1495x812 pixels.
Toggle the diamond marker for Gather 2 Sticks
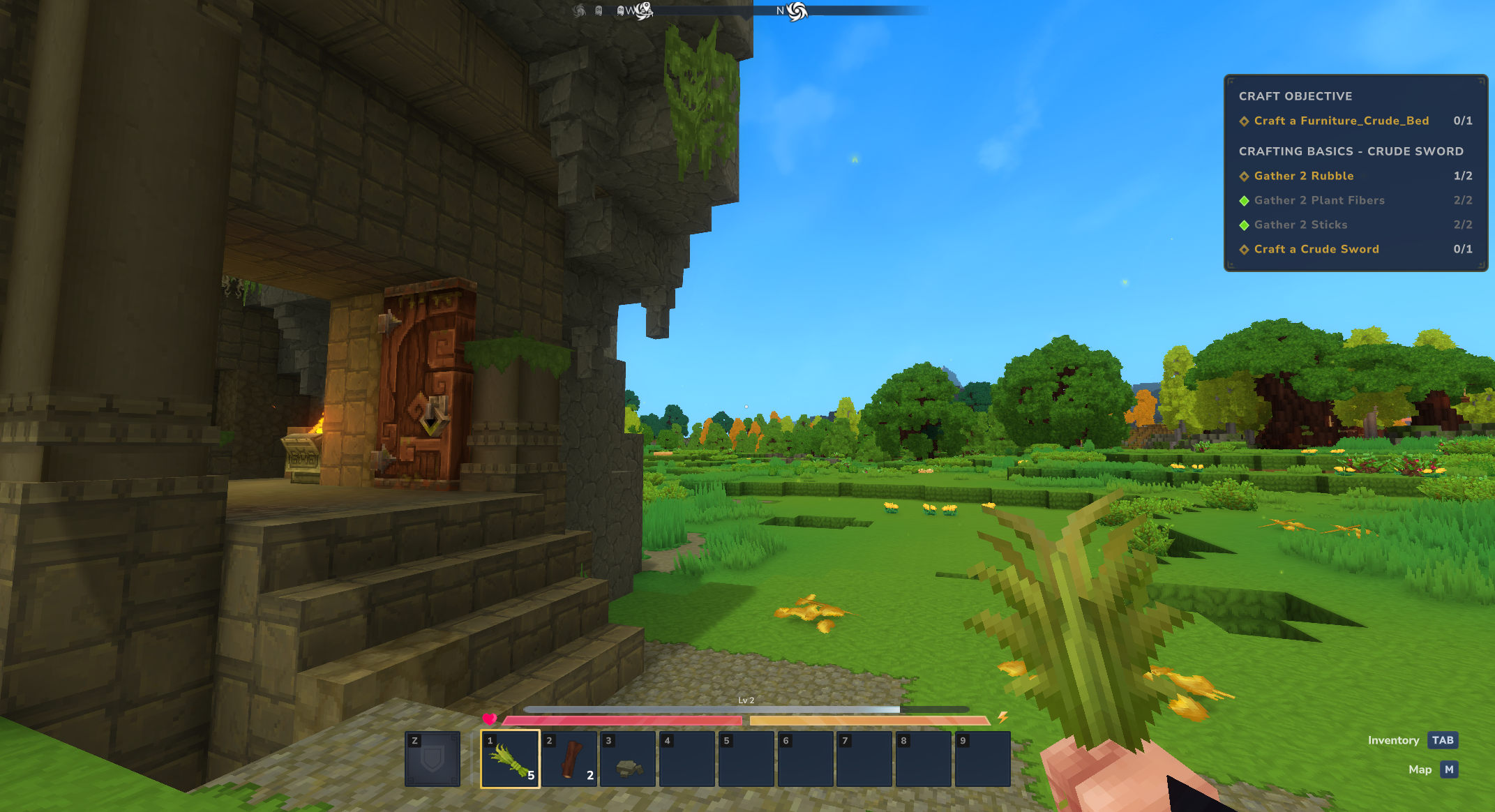(x=1245, y=225)
